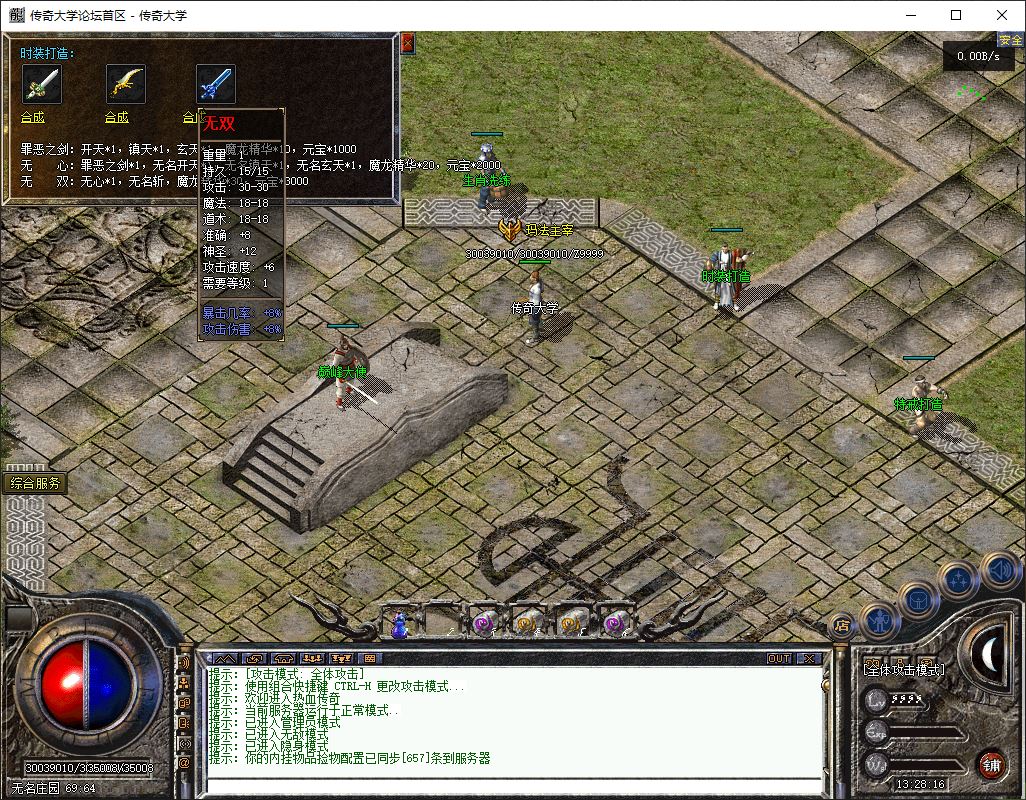This screenshot has width=1026, height=800.
Task: Click the chat text input line
Action: (510, 785)
